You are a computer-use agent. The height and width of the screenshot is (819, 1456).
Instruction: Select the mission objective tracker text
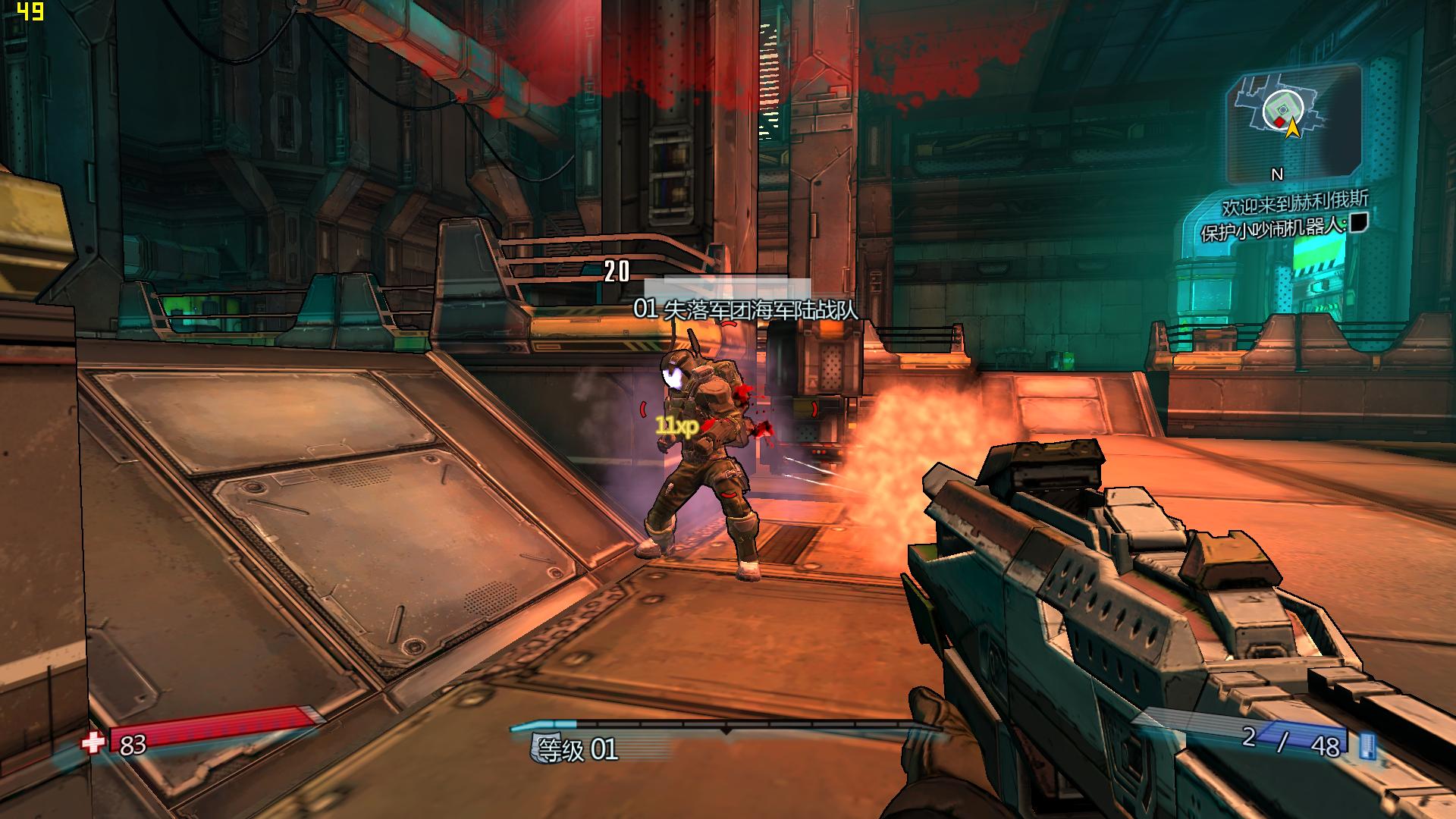click(x=1274, y=227)
